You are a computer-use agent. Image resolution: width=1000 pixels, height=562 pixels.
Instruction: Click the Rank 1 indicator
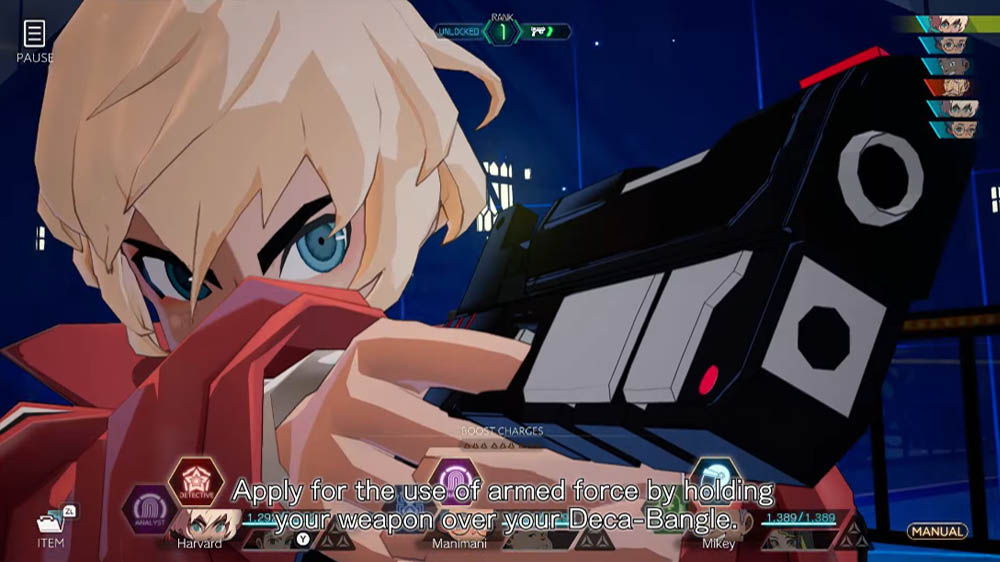[x=503, y=31]
